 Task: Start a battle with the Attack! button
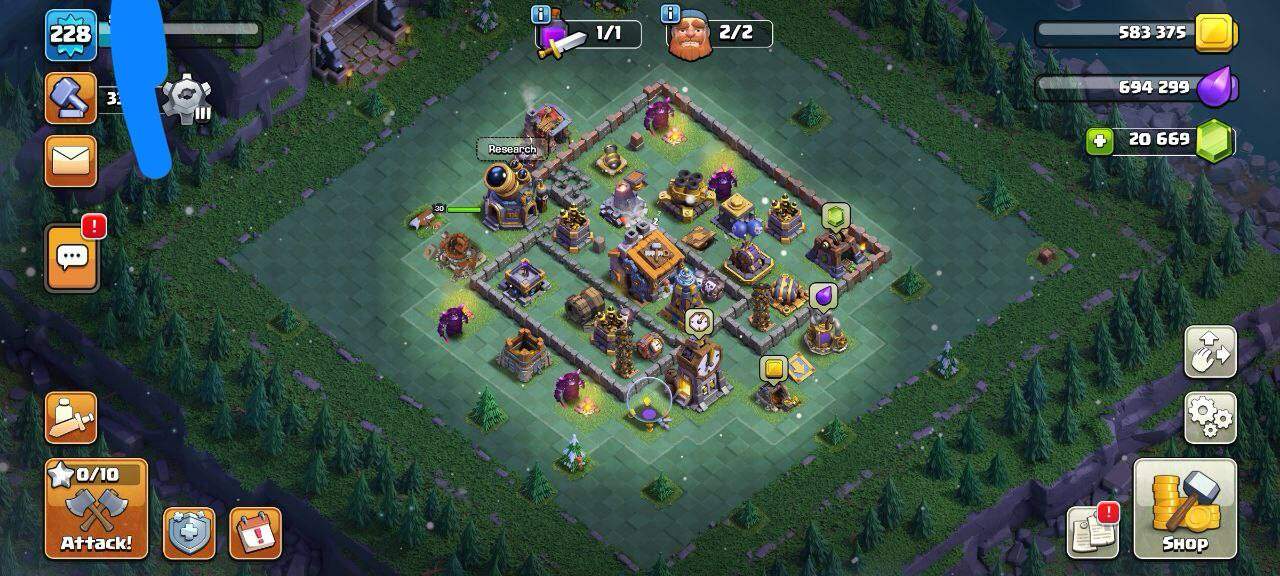click(x=96, y=509)
